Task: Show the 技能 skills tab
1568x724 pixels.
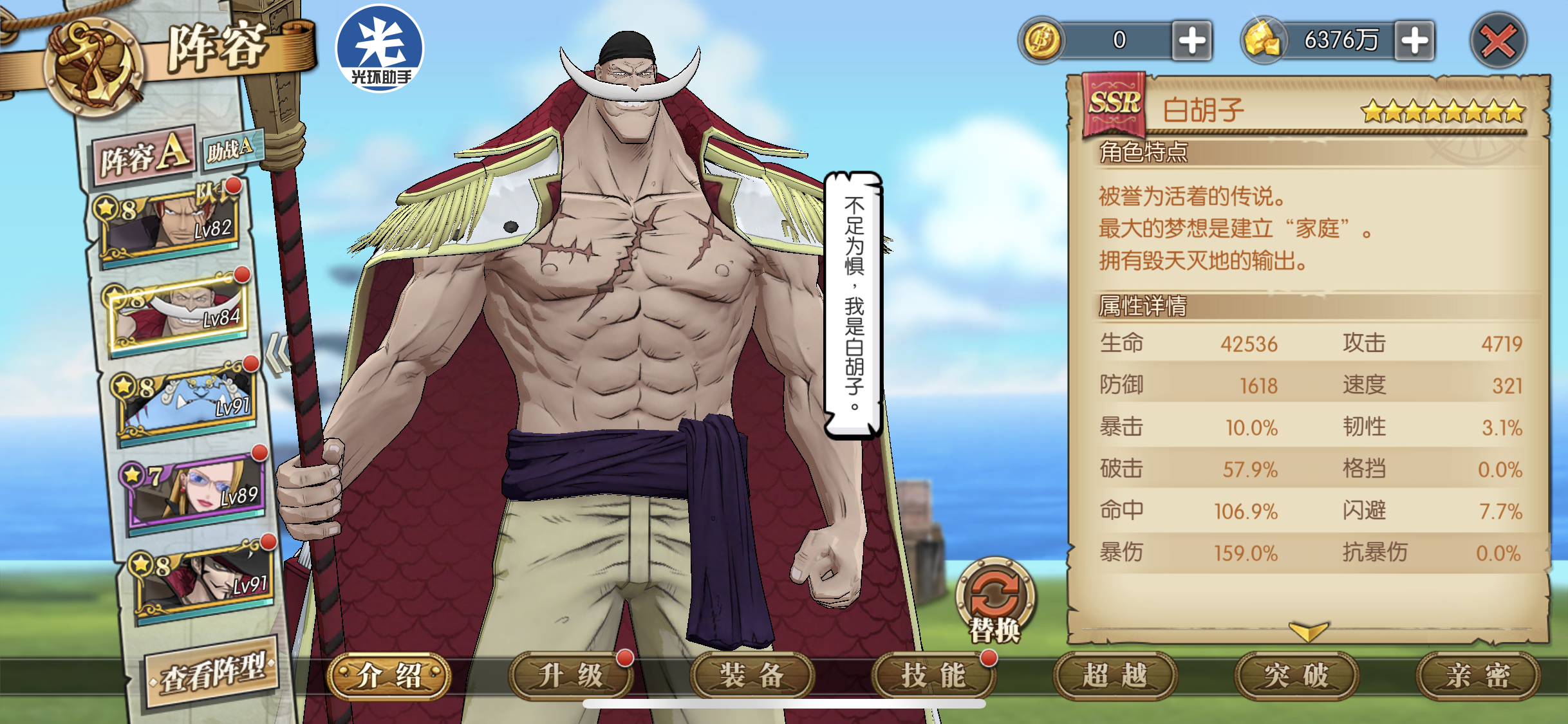Action: click(933, 676)
